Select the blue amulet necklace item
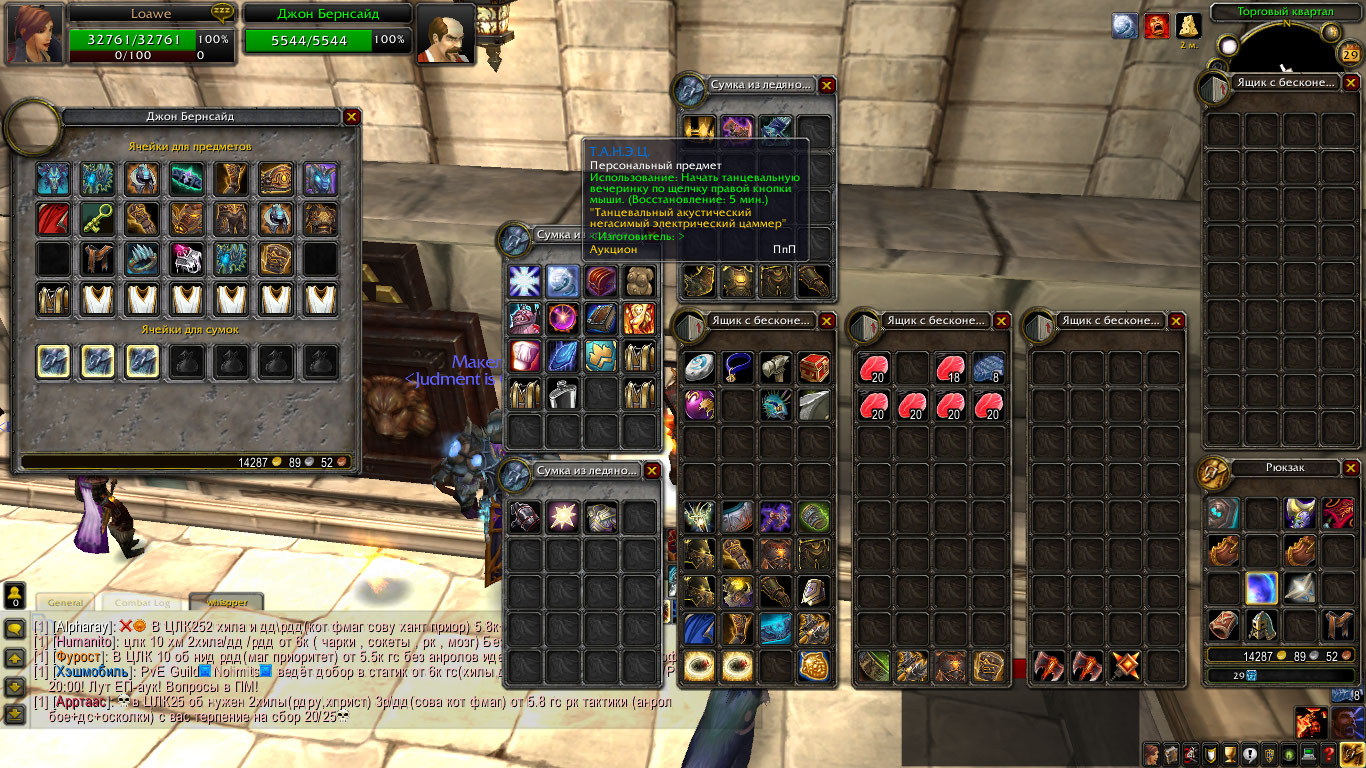The image size is (1366, 768). pos(738,367)
